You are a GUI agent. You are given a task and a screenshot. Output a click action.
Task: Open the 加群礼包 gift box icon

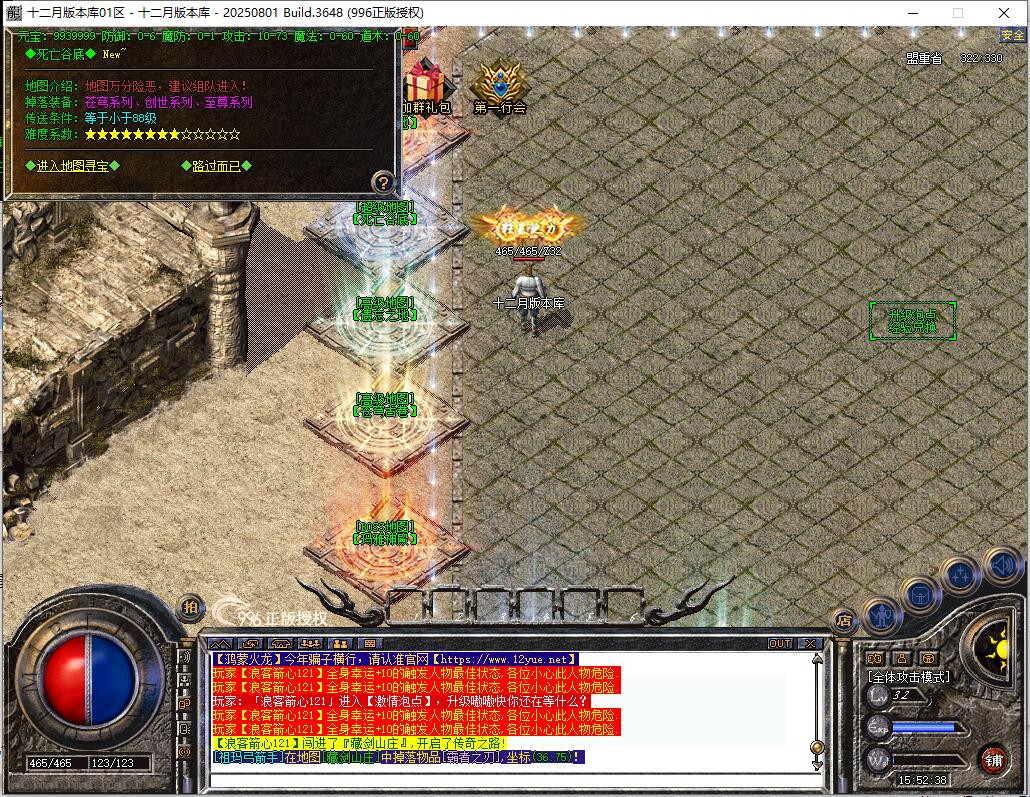425,86
